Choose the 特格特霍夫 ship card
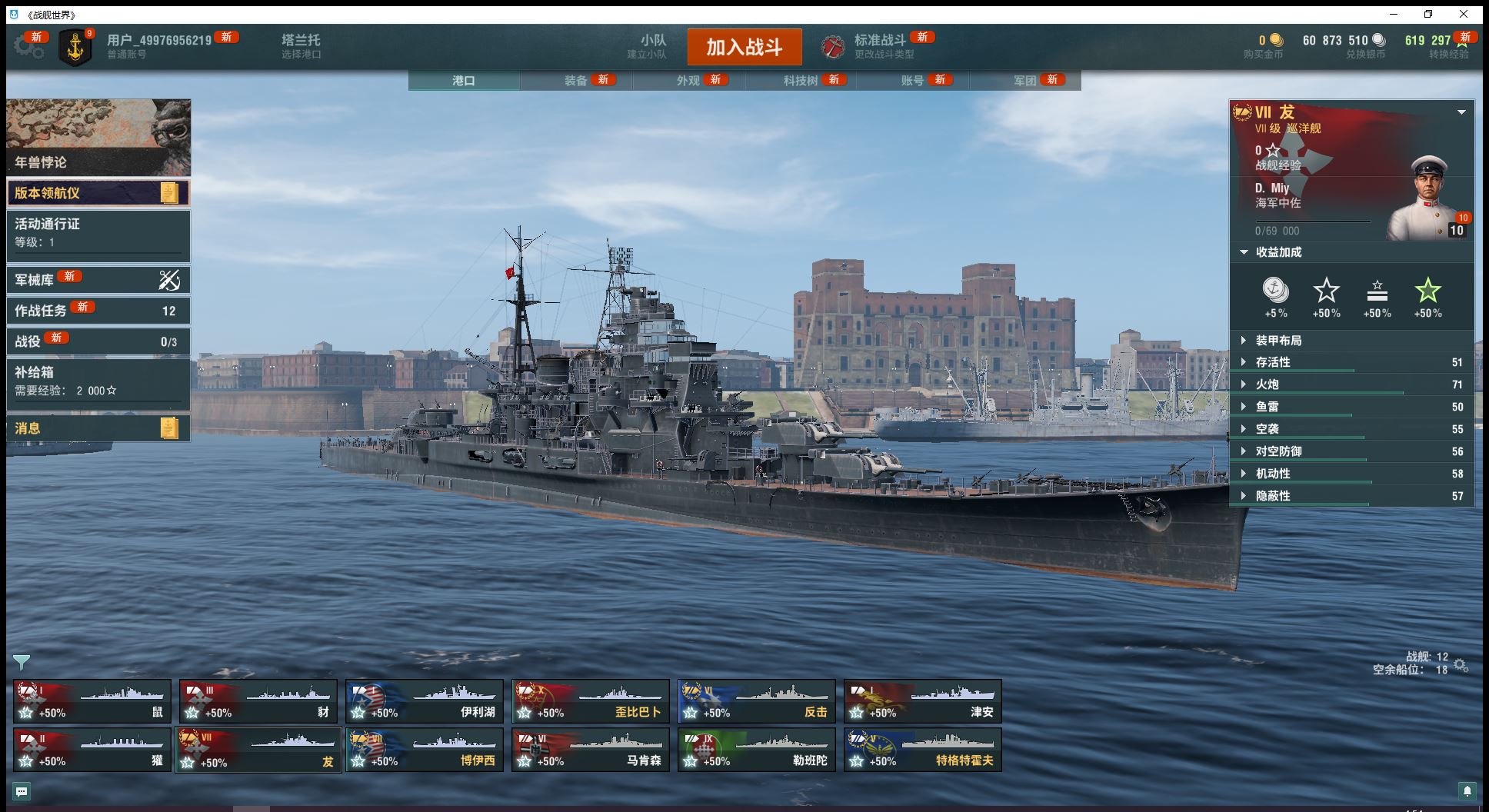Viewport: 1489px width, 812px height. (x=923, y=750)
